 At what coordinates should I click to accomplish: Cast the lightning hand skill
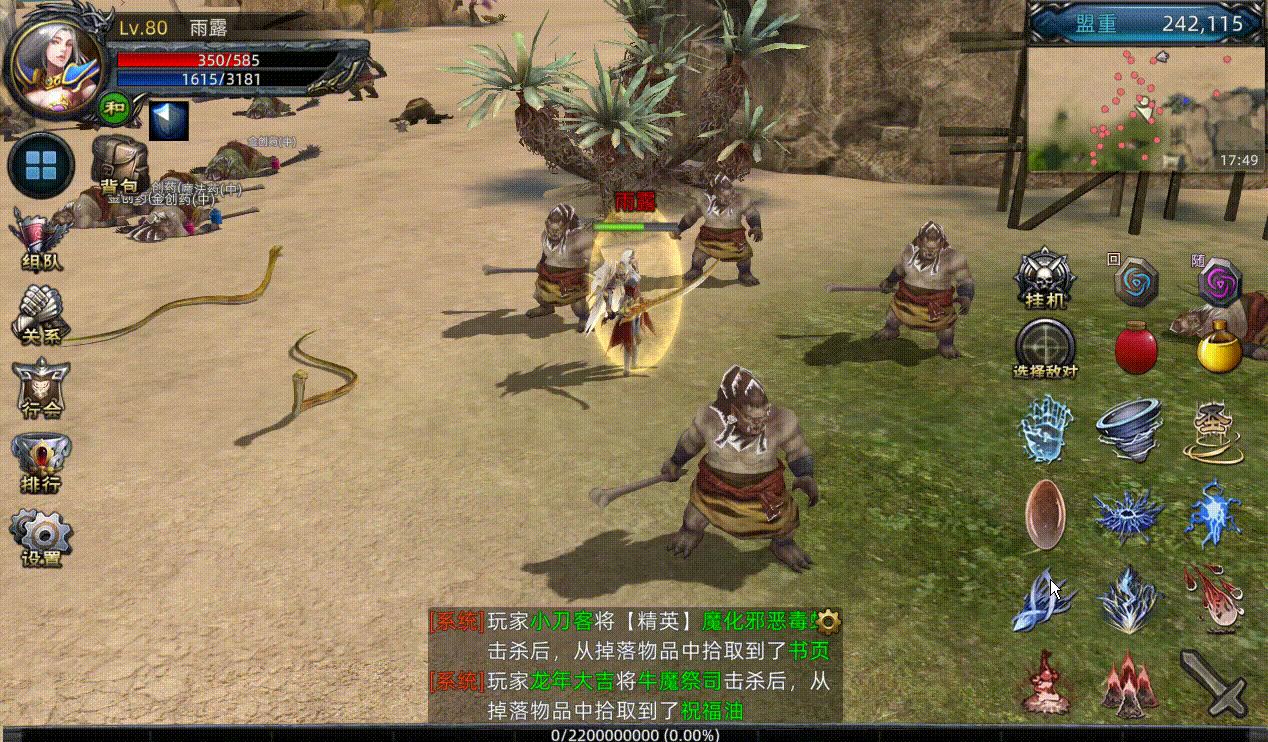tap(1045, 428)
